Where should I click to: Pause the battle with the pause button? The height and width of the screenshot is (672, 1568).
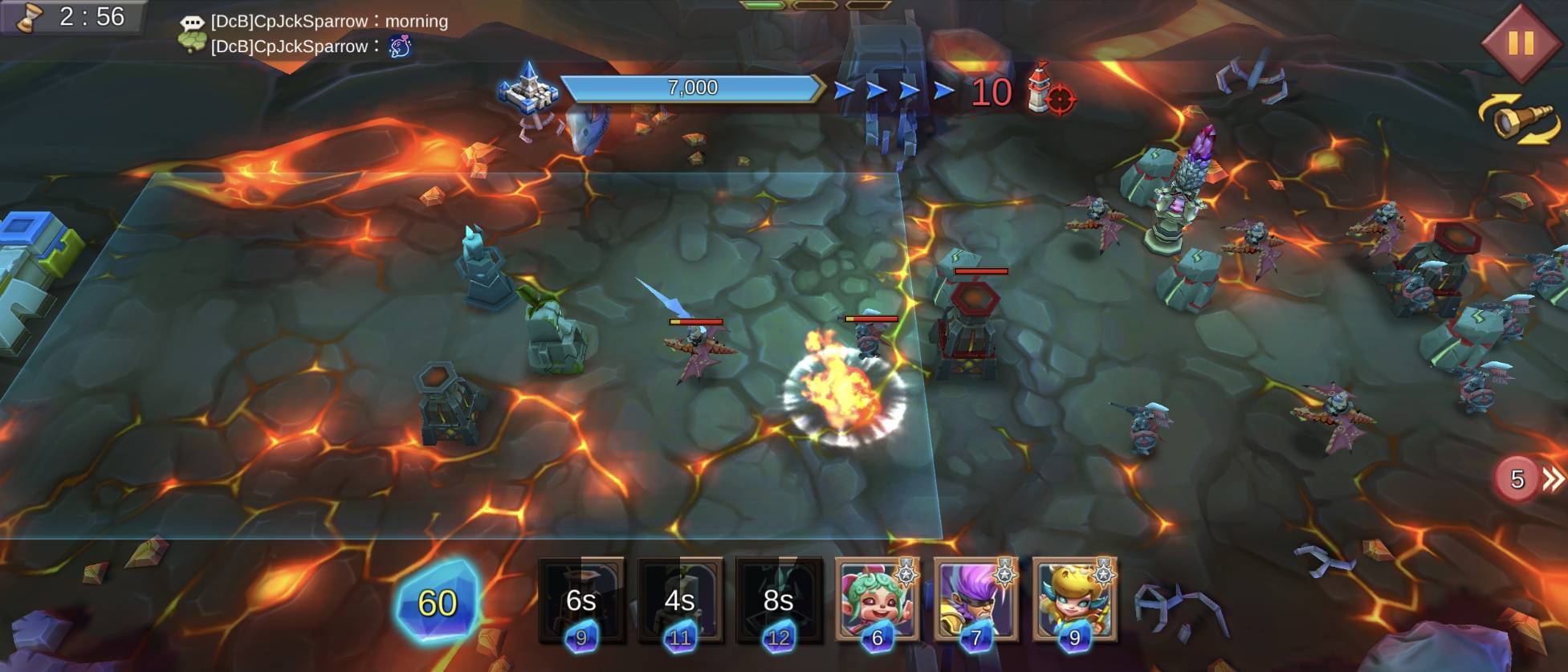[x=1520, y=43]
